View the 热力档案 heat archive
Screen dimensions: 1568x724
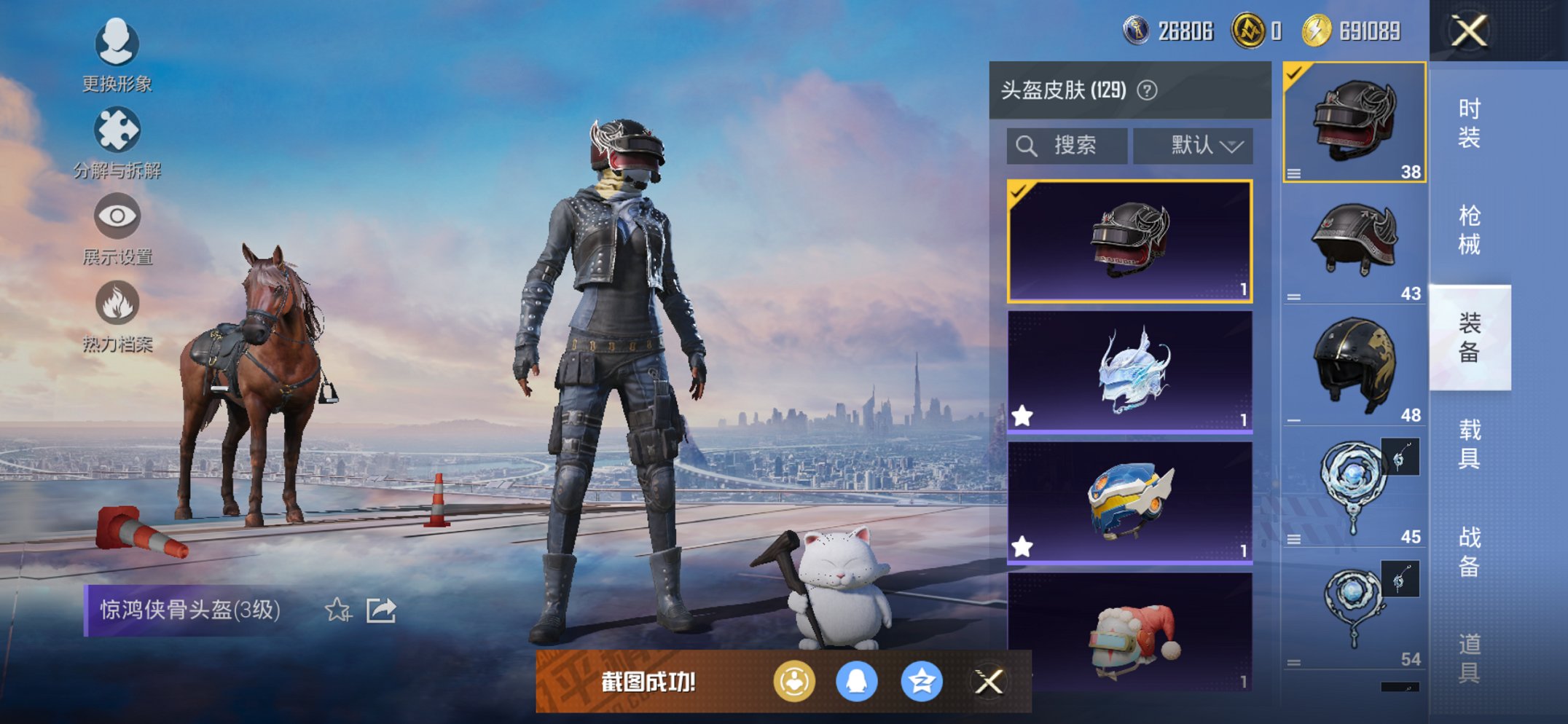tap(117, 301)
